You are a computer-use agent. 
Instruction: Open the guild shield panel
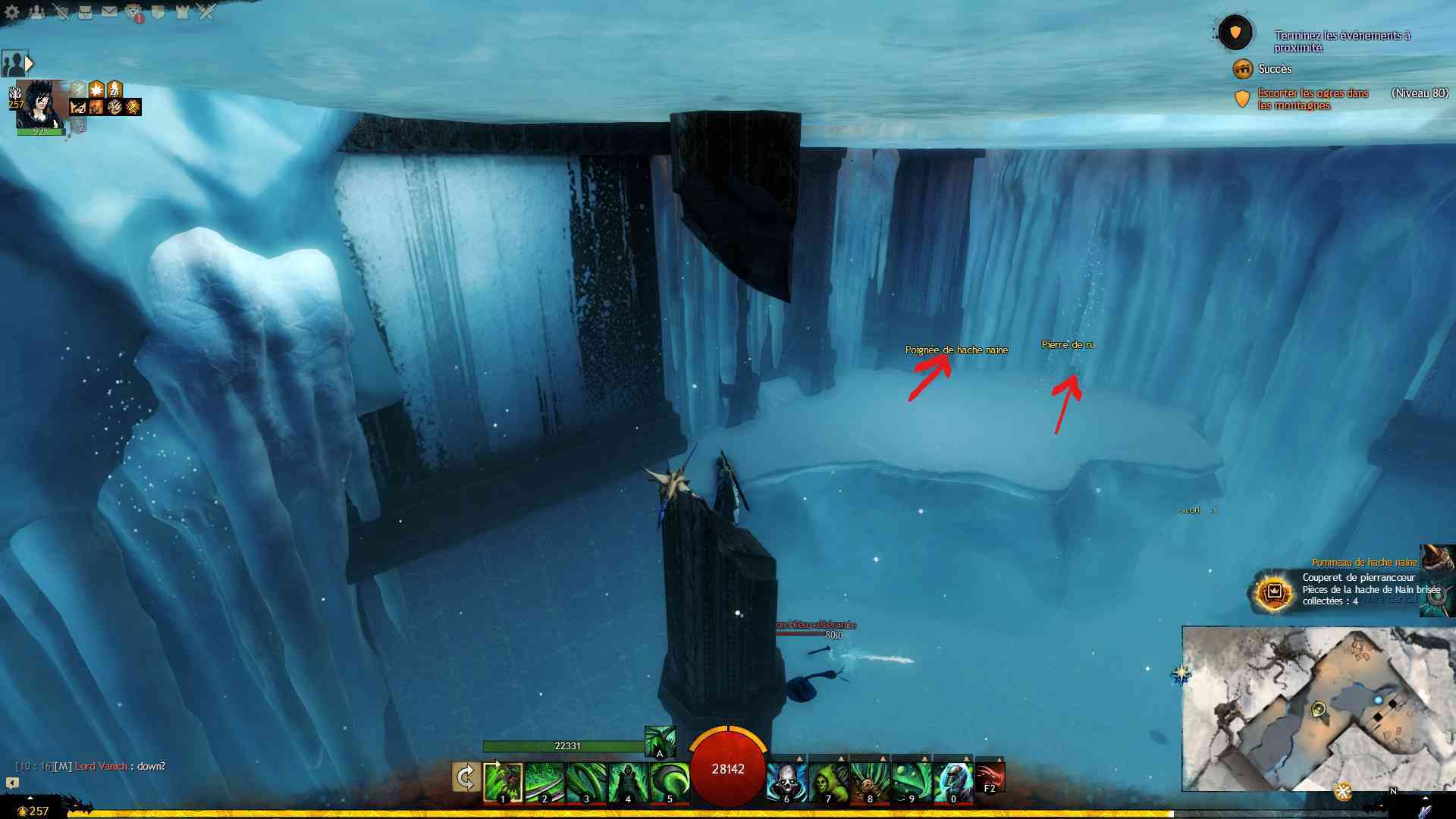click(x=158, y=12)
